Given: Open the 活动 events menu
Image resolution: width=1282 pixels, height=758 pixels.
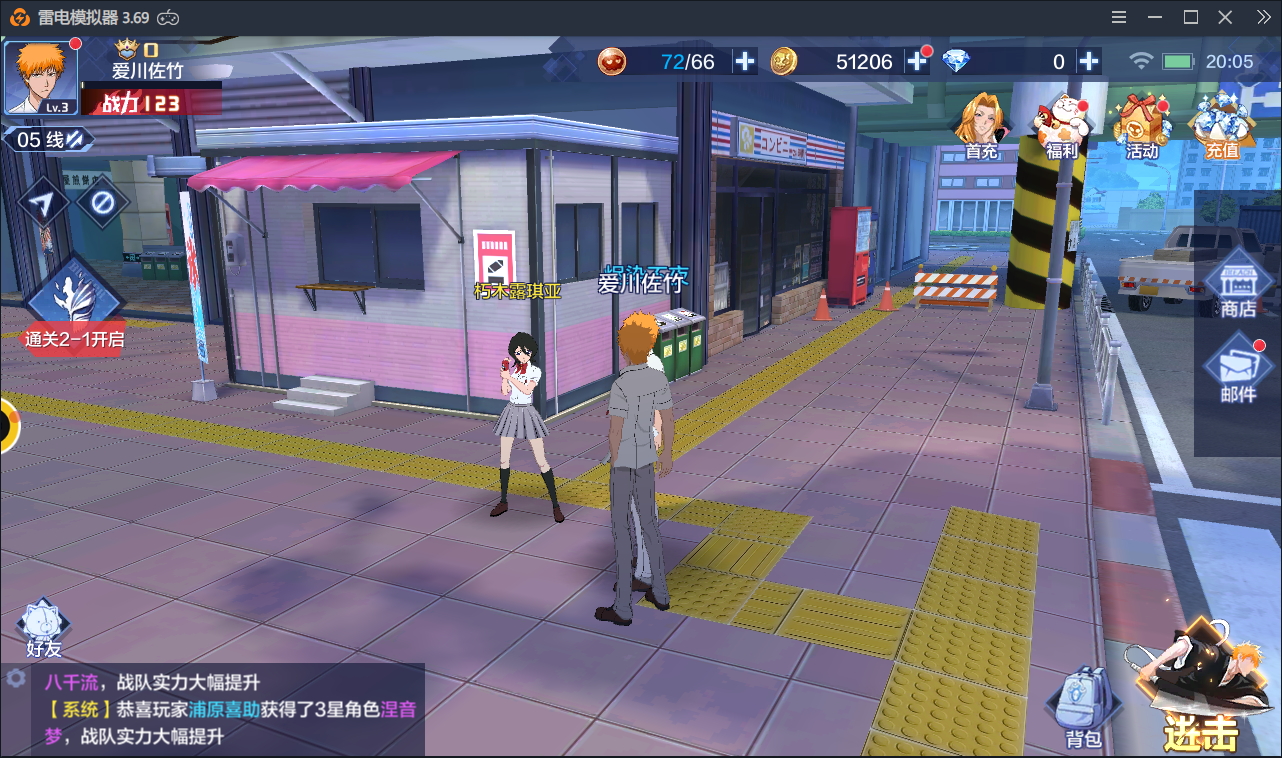Looking at the screenshot, I should point(1142,125).
